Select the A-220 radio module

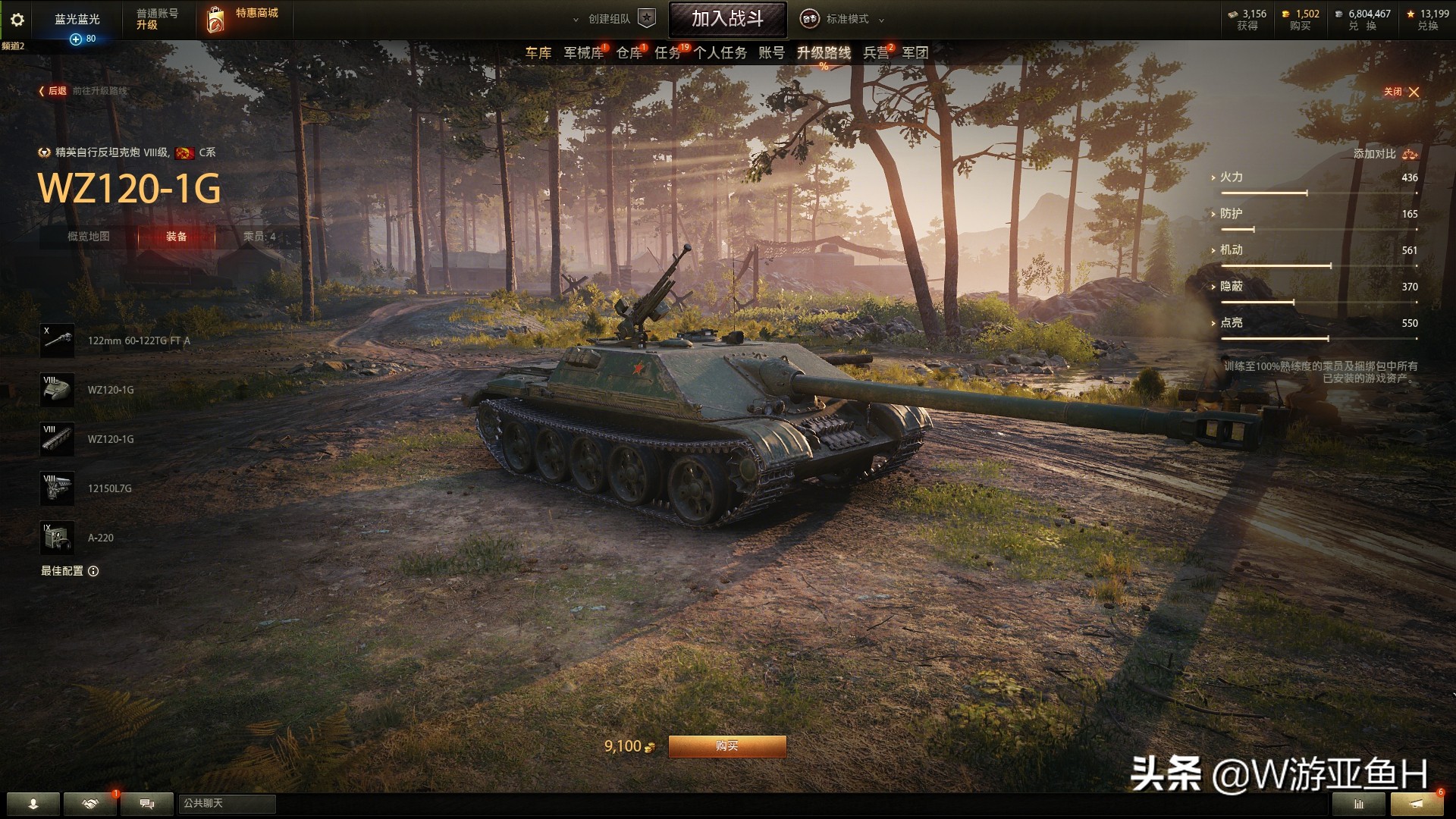click(x=58, y=538)
